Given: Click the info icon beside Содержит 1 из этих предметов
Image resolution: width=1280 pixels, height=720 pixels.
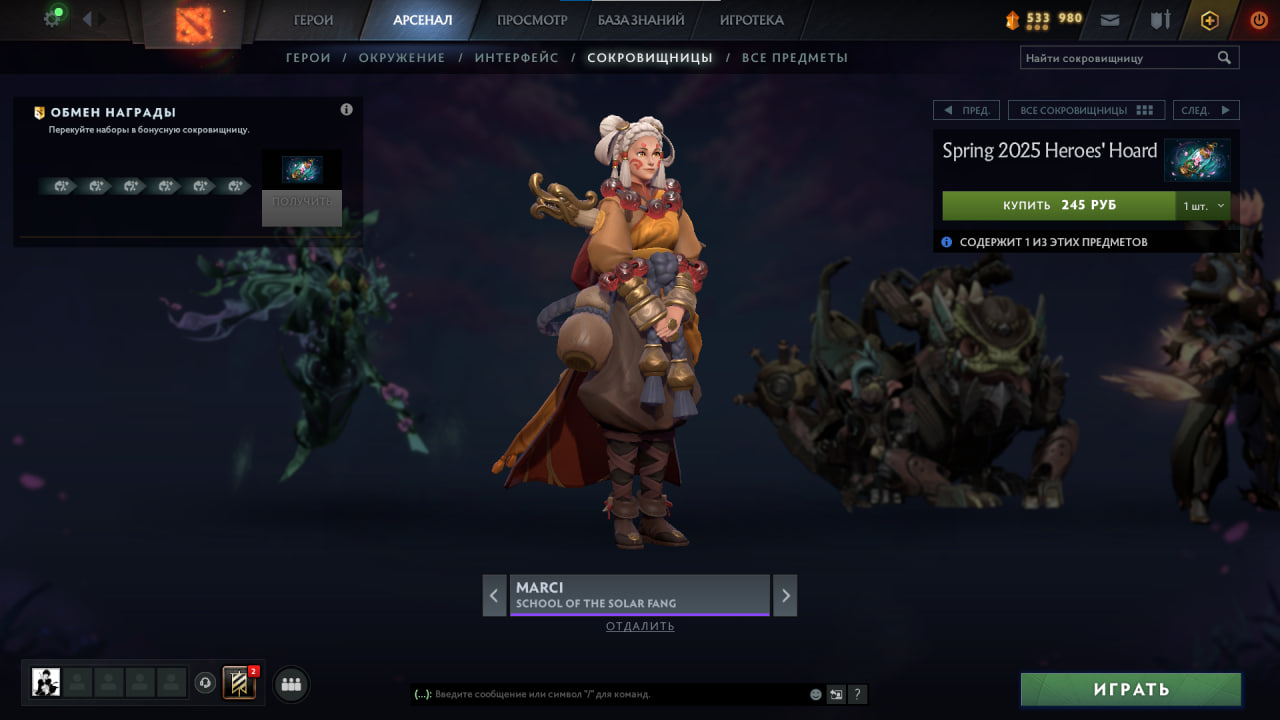Looking at the screenshot, I should pyautogui.click(x=946, y=241).
